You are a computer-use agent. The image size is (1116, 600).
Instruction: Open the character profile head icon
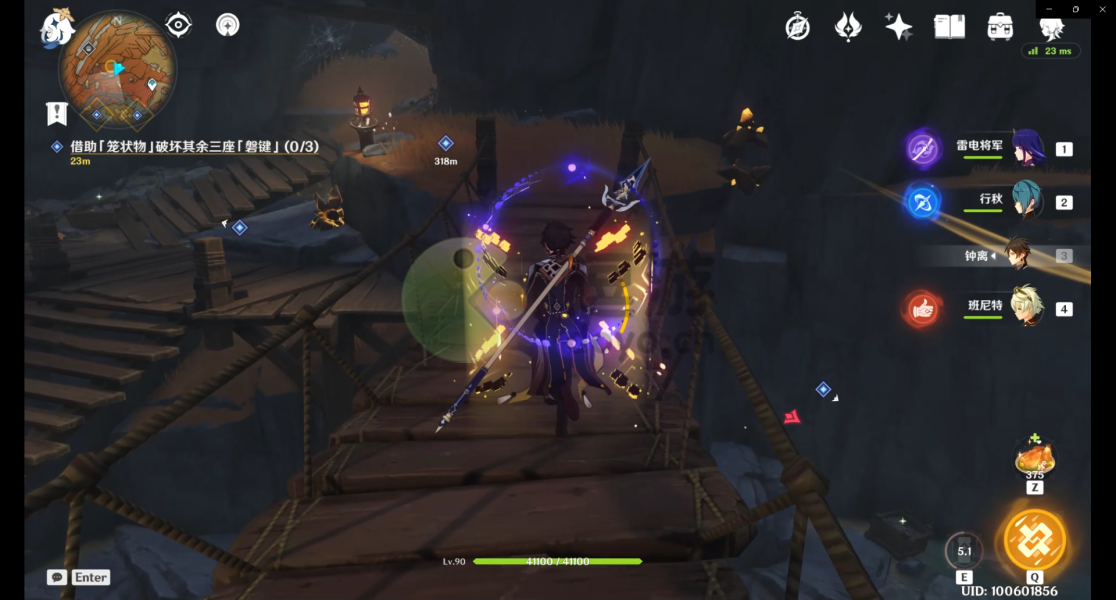coord(1051,29)
